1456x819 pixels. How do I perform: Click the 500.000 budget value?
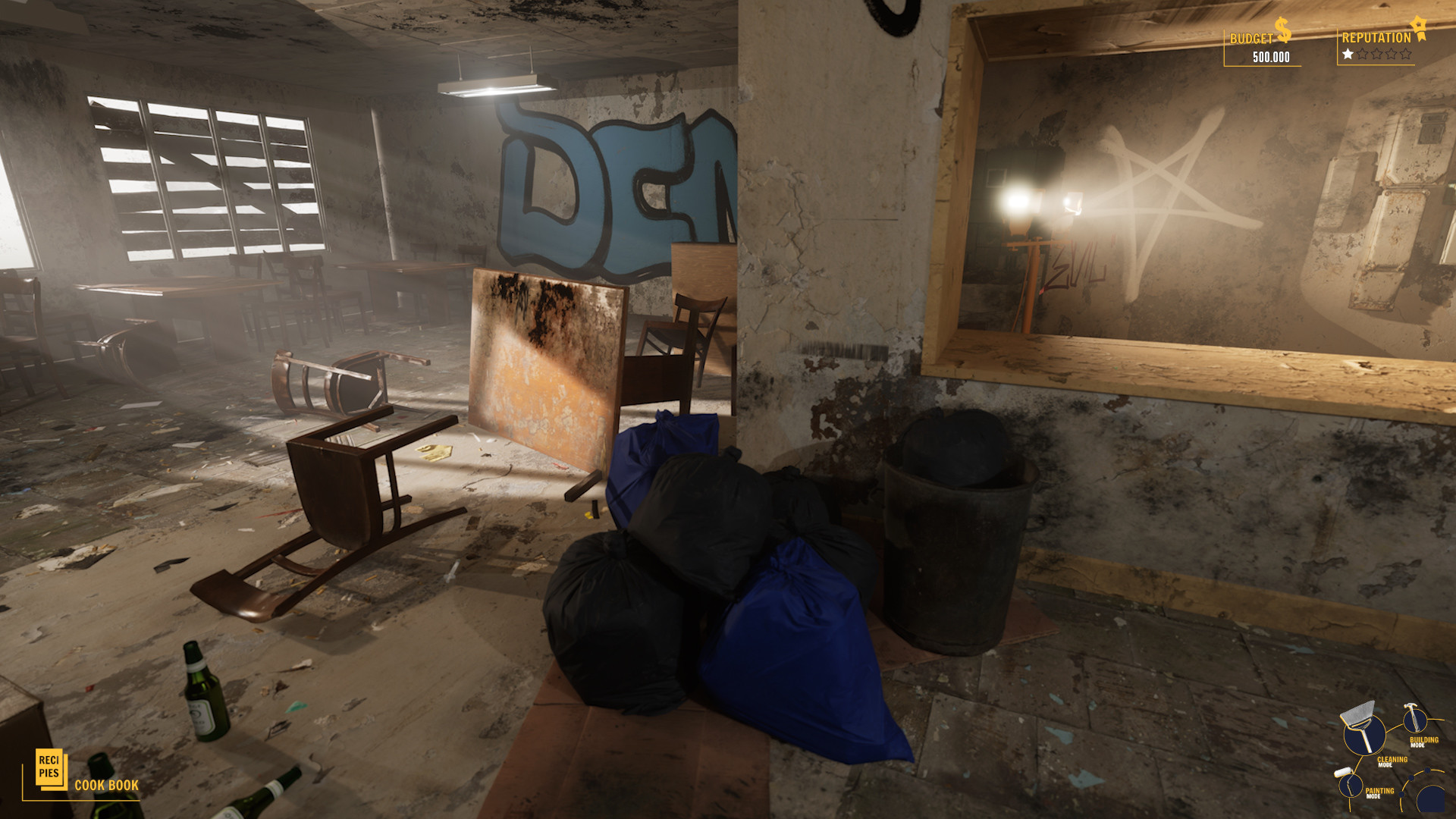[x=1272, y=56]
